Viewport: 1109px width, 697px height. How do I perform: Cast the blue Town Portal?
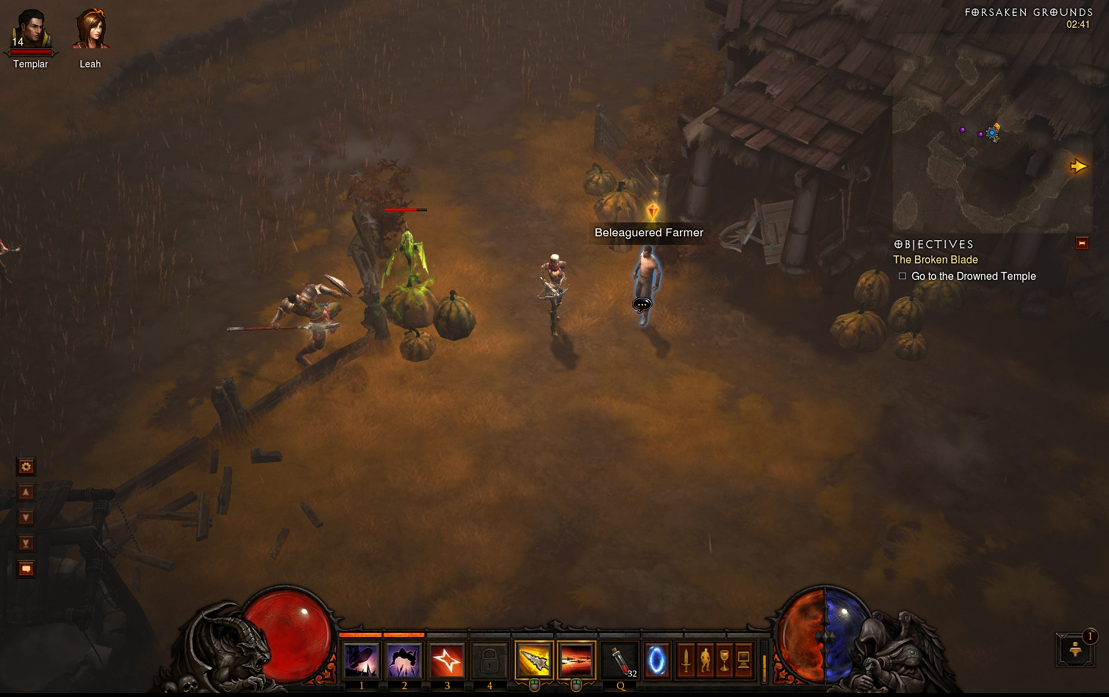coord(657,661)
